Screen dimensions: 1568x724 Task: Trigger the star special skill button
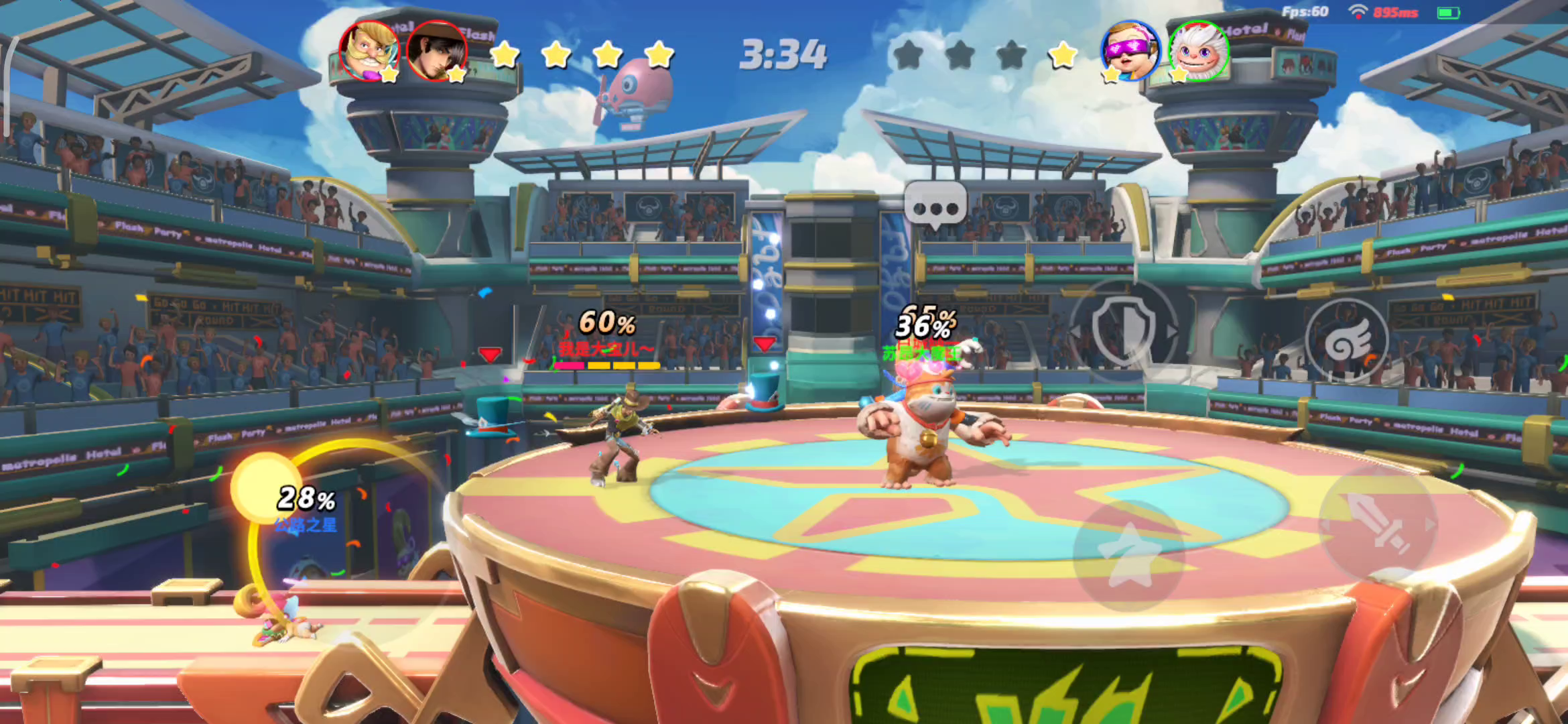coord(1128,555)
